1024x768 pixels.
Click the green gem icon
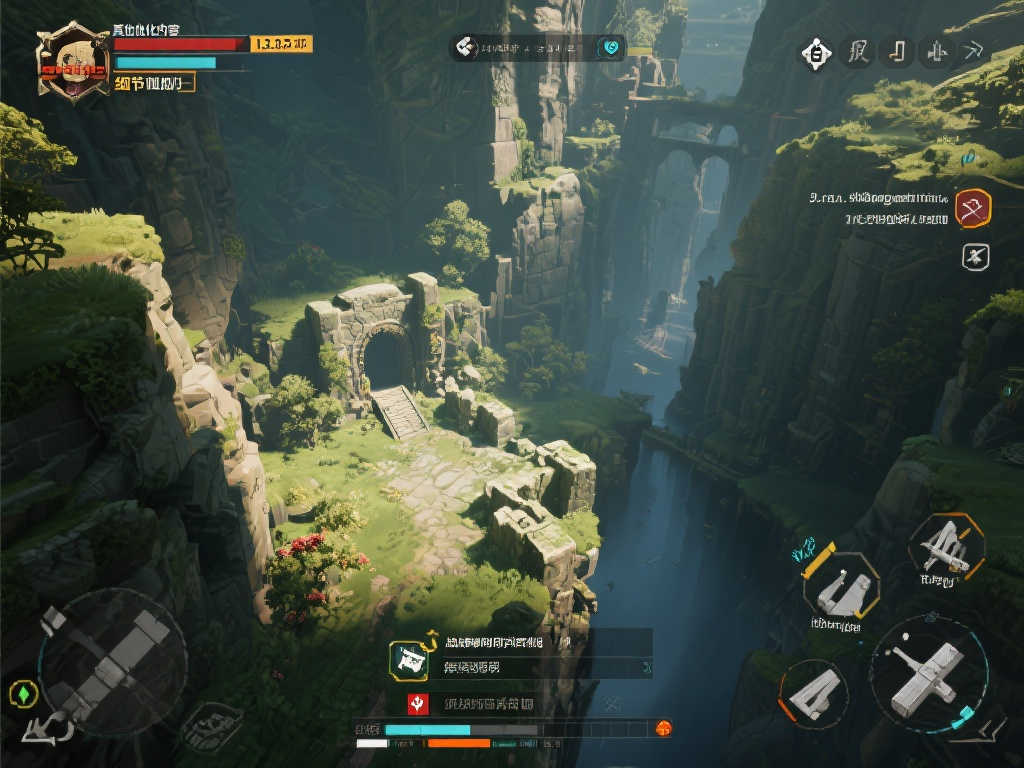22,692
